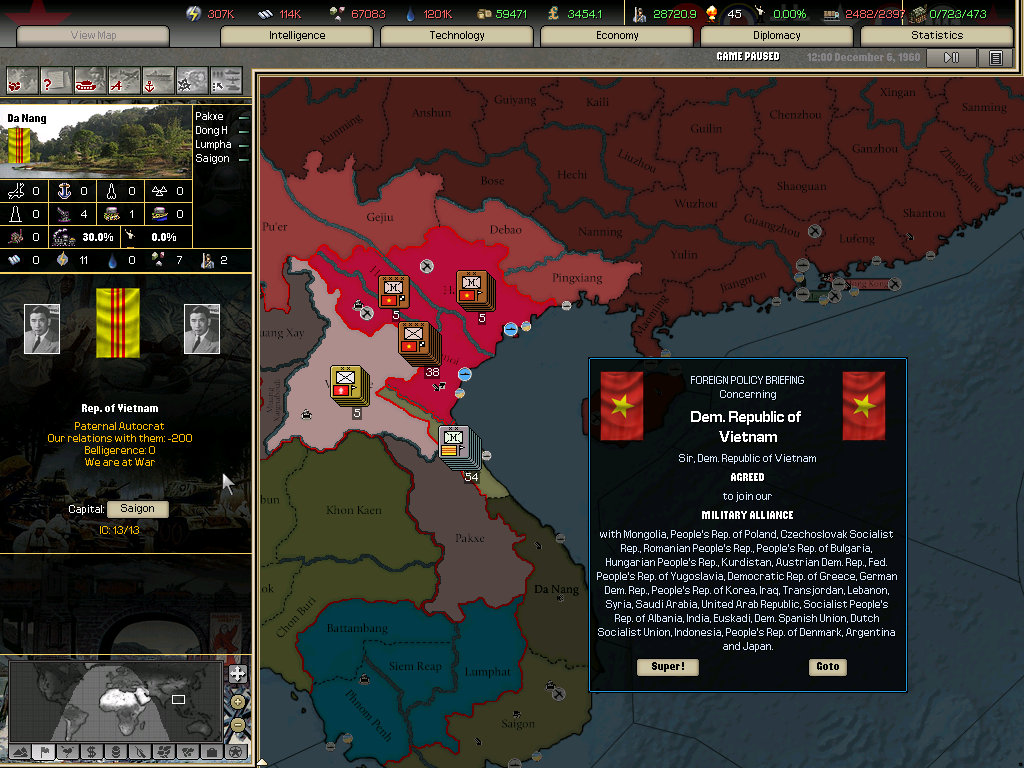
Task: Open the Intelligence tab
Action: click(297, 36)
